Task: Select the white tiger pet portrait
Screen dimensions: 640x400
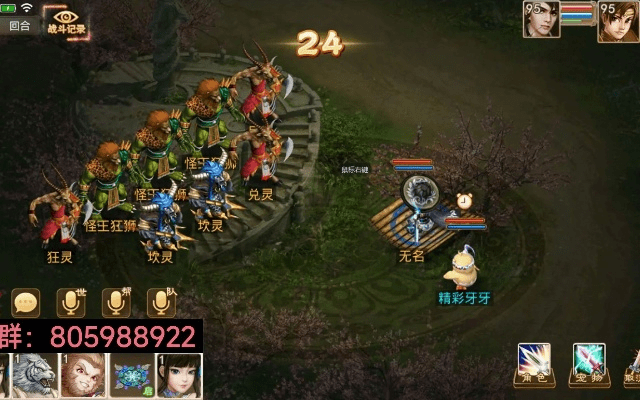Action: pos(32,377)
